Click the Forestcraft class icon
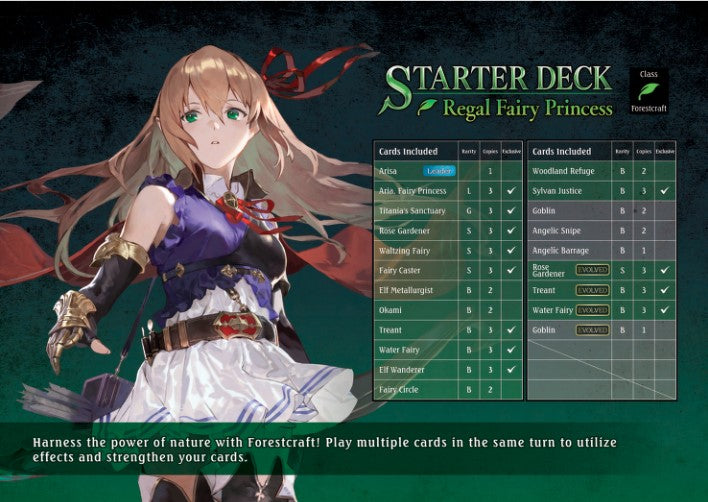This screenshot has width=708, height=502. point(648,91)
